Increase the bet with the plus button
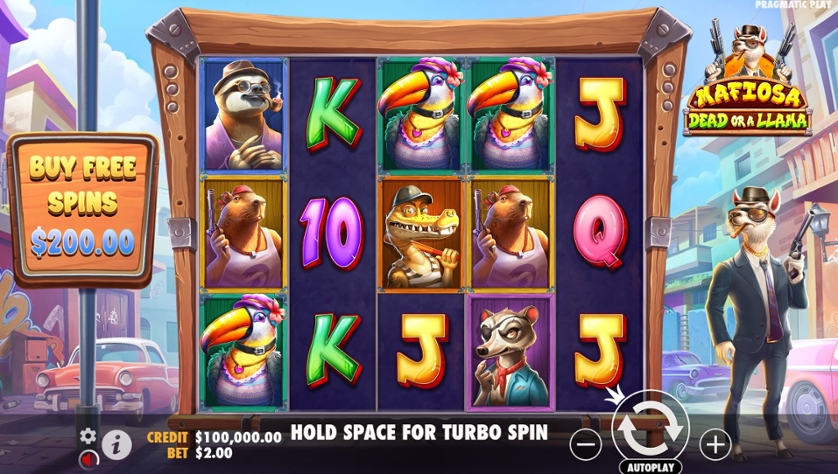The width and height of the screenshot is (838, 474). (x=715, y=441)
